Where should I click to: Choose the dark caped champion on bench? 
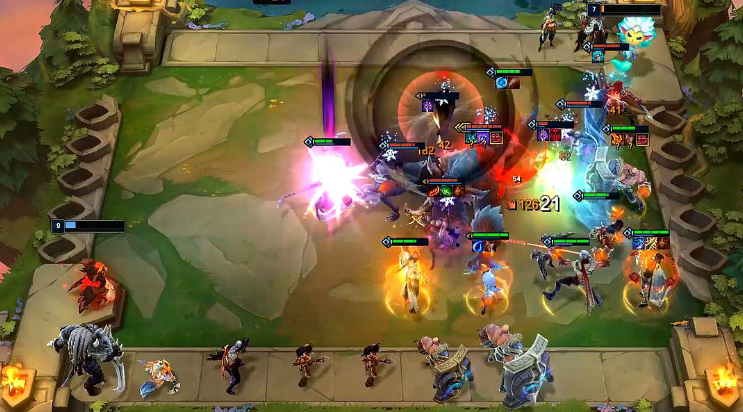pyautogui.click(x=231, y=366)
